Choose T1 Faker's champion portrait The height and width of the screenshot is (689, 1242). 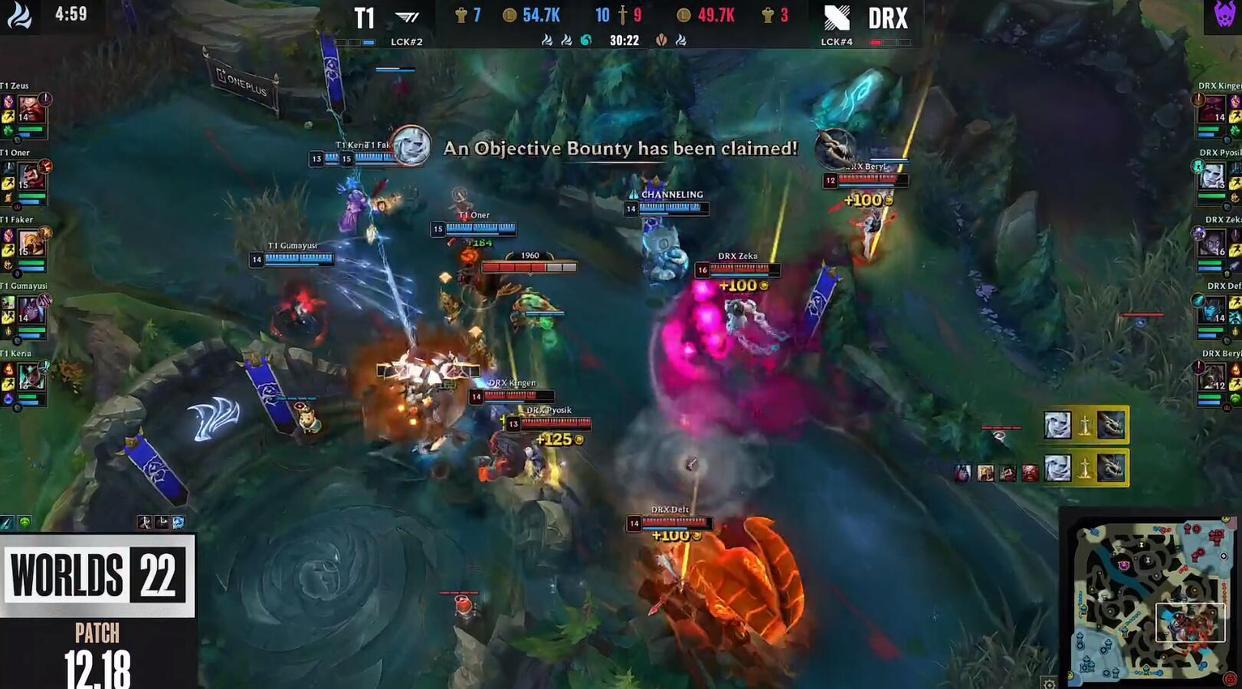click(x=32, y=243)
